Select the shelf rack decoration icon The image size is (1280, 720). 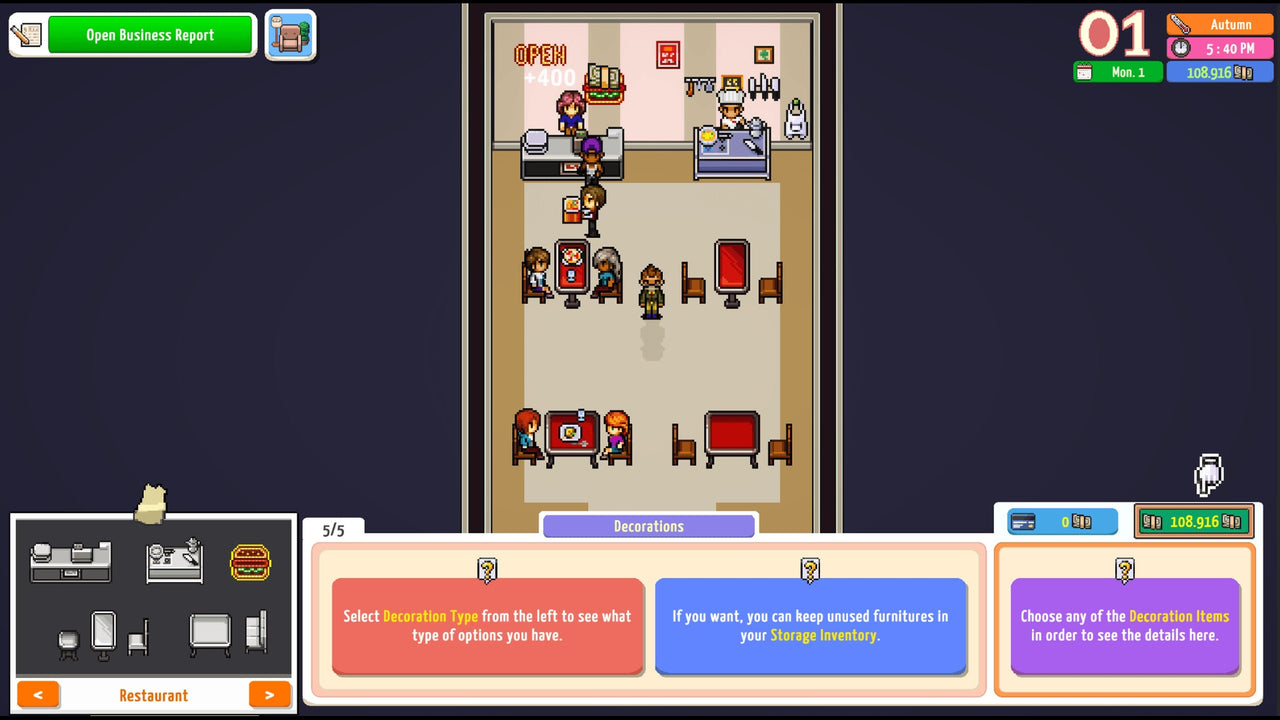pos(255,632)
